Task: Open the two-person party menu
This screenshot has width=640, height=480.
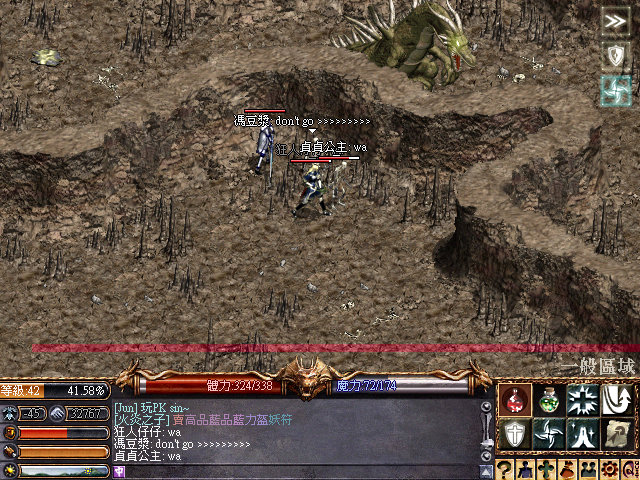Action: tap(588, 471)
